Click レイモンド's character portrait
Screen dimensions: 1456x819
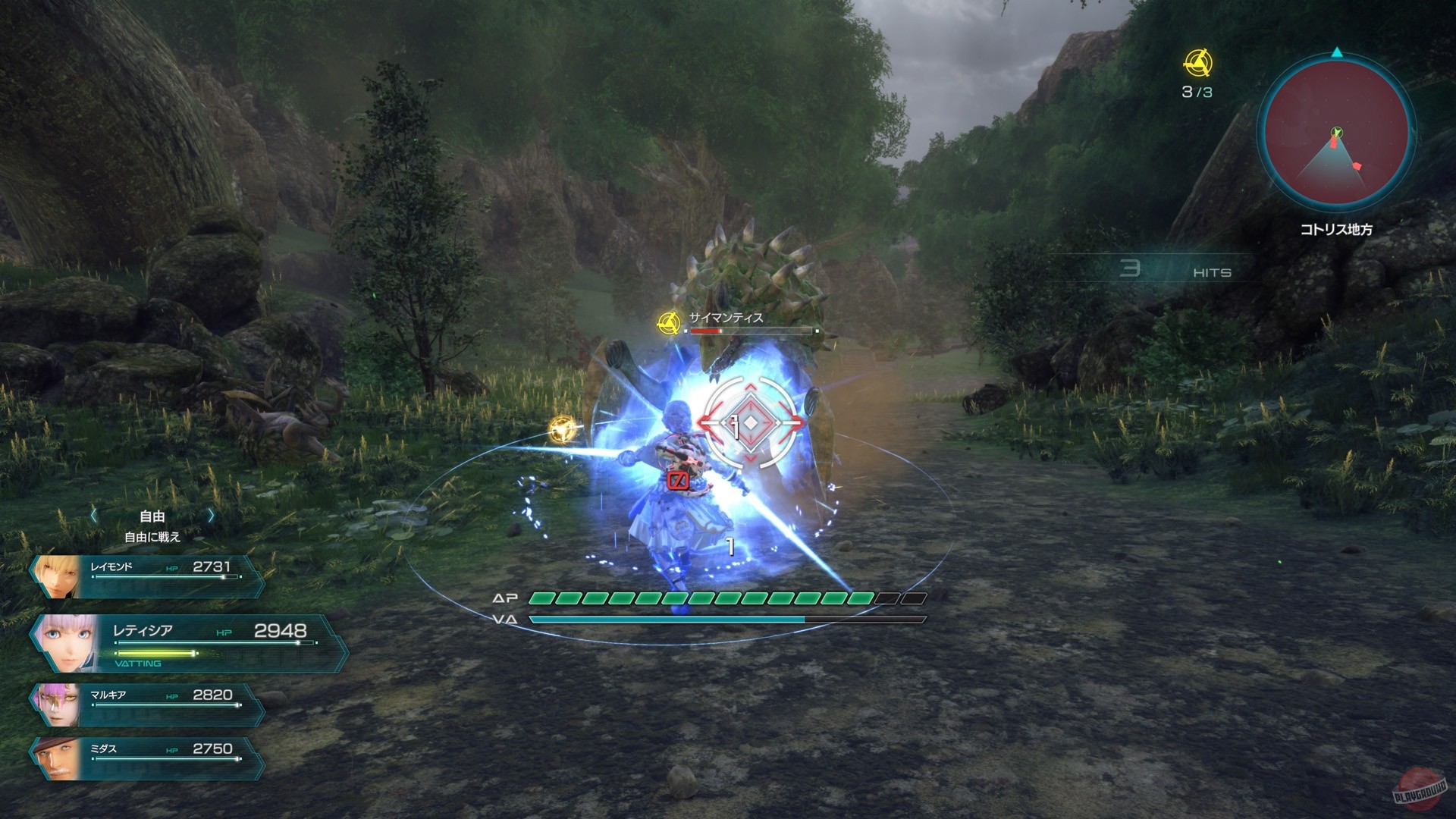[x=55, y=575]
